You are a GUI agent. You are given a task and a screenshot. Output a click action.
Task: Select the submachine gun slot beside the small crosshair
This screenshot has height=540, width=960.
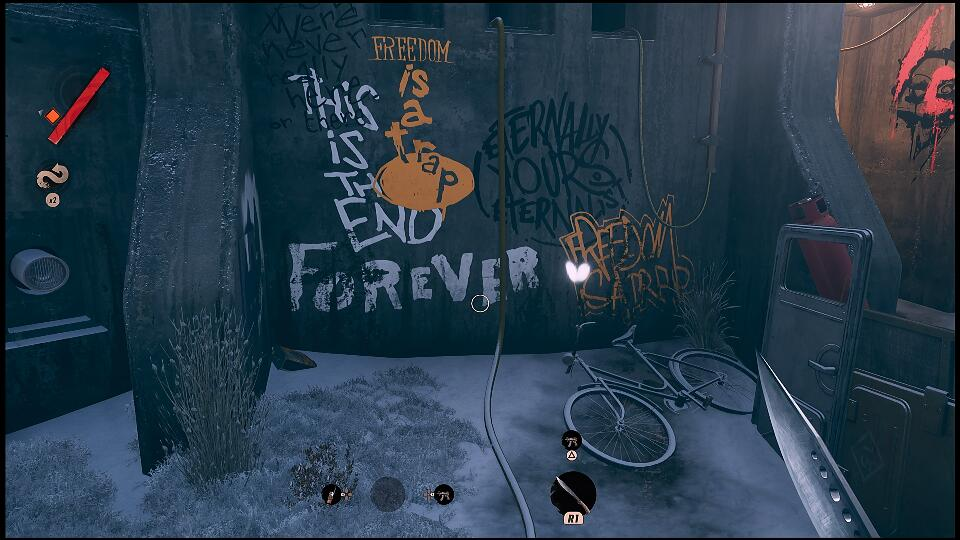click(x=444, y=493)
